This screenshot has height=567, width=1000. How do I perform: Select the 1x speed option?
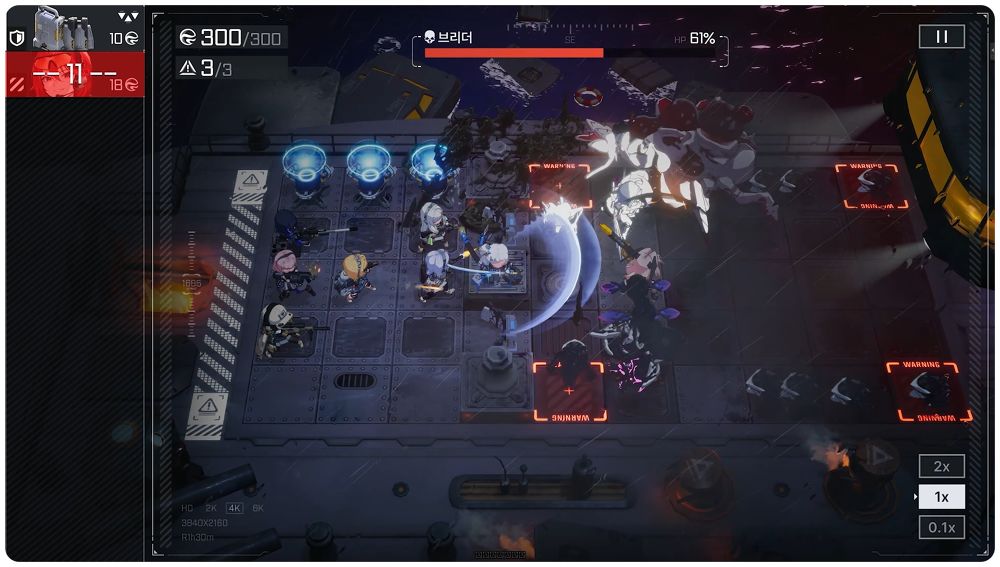pos(941,497)
